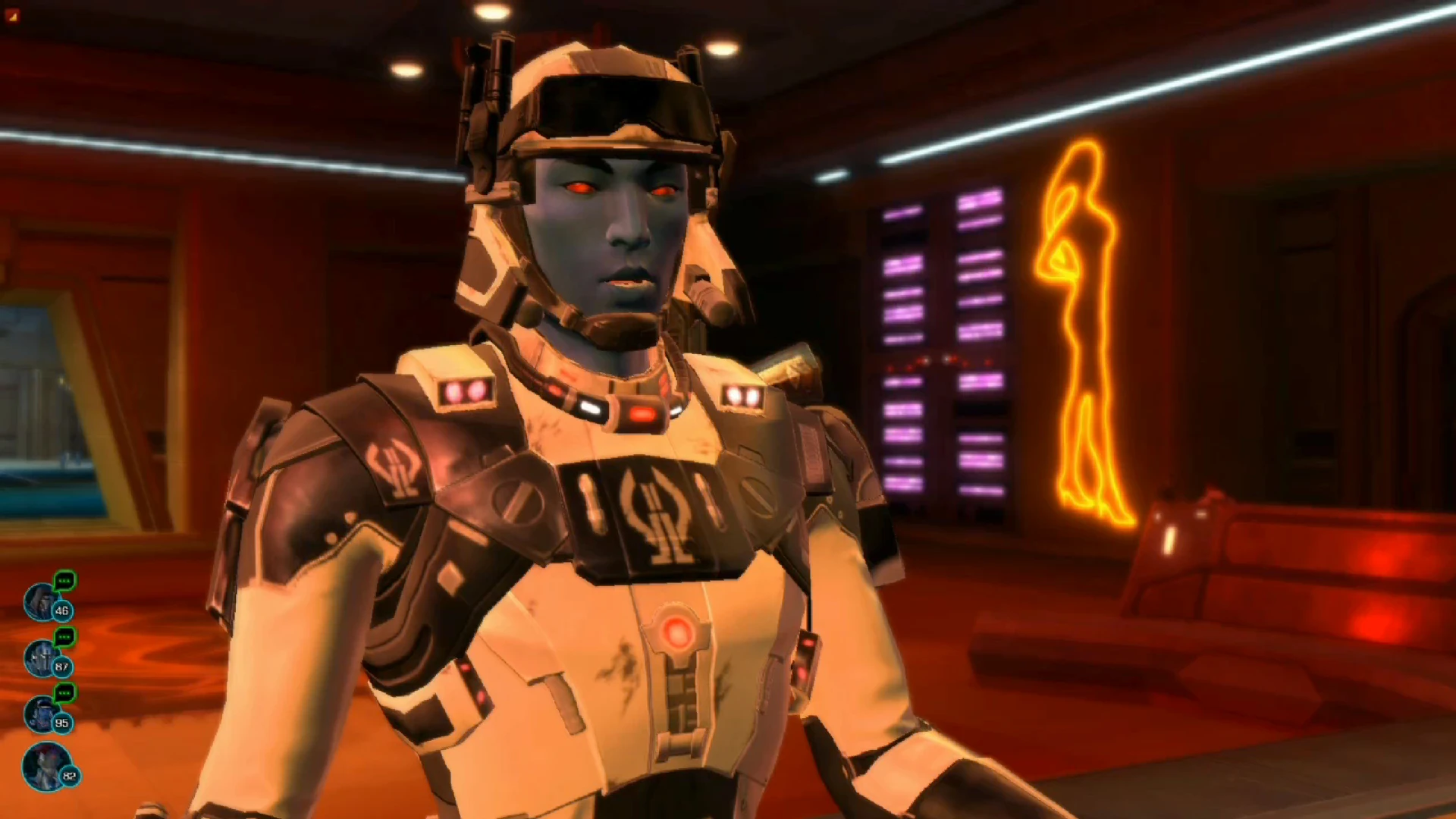Click the green speech bubble on the top companion portrait
Screen dimensions: 1456x819
[64, 580]
